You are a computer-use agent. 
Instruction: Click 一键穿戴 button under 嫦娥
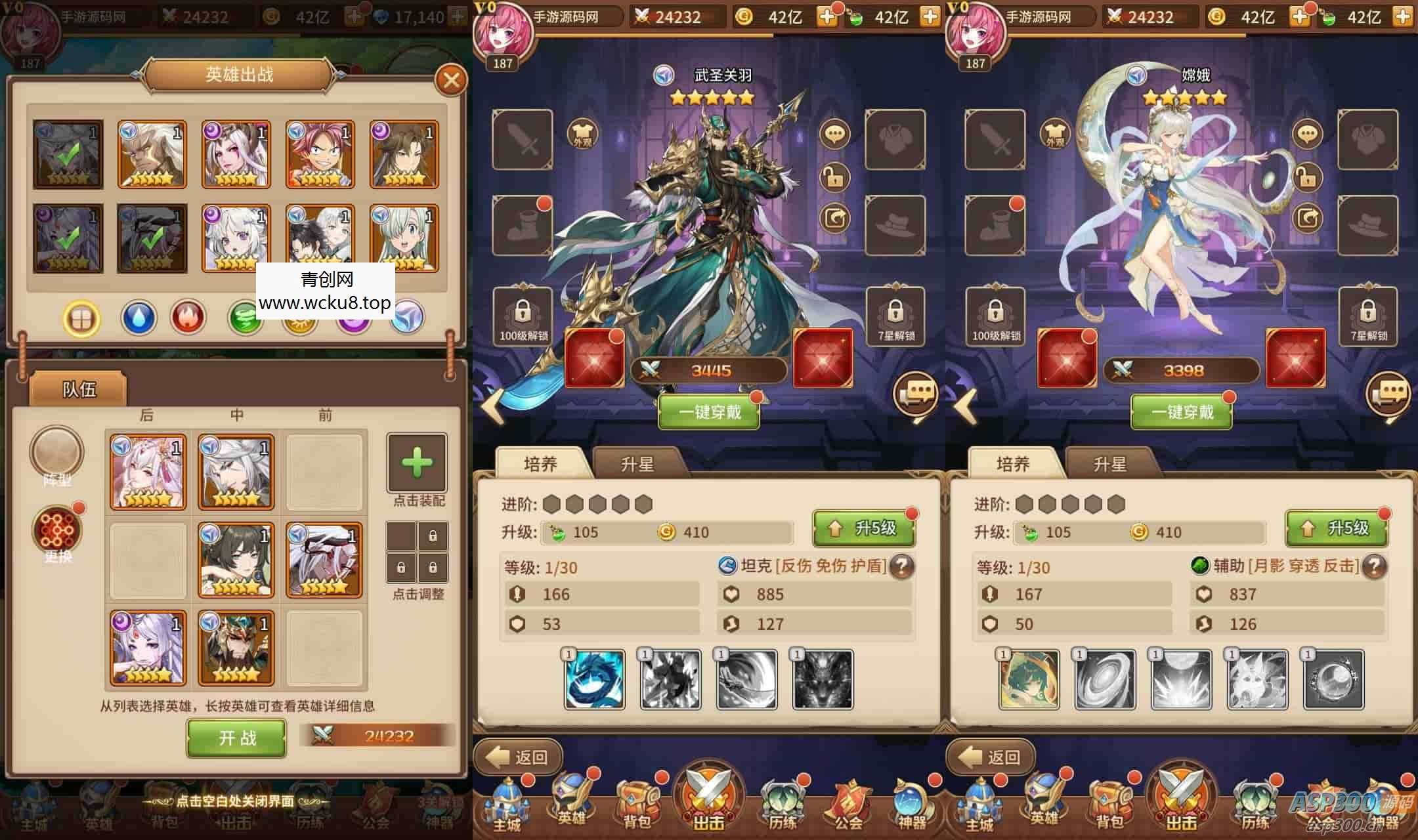click(1182, 413)
